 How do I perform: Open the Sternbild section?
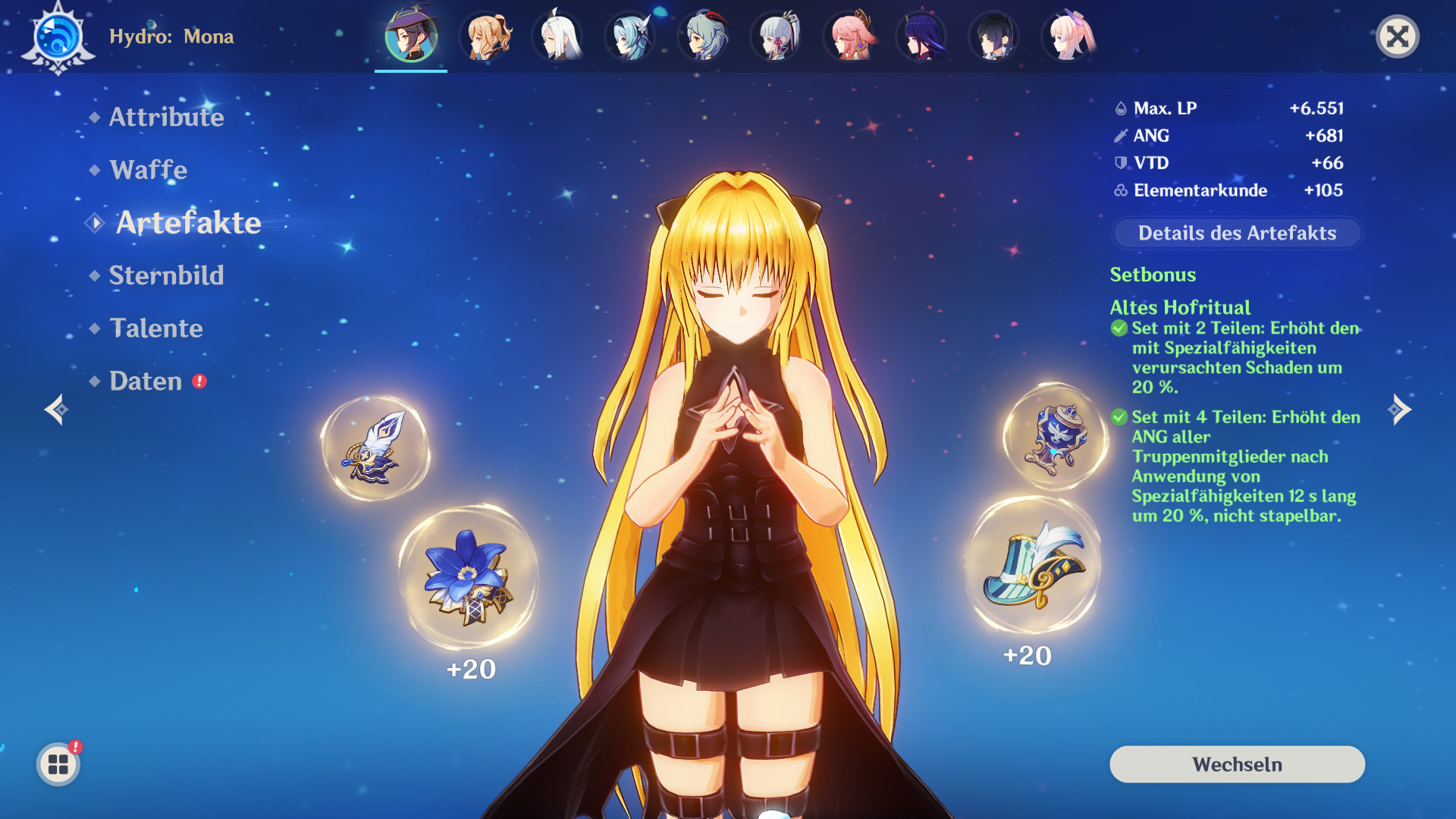point(167,276)
